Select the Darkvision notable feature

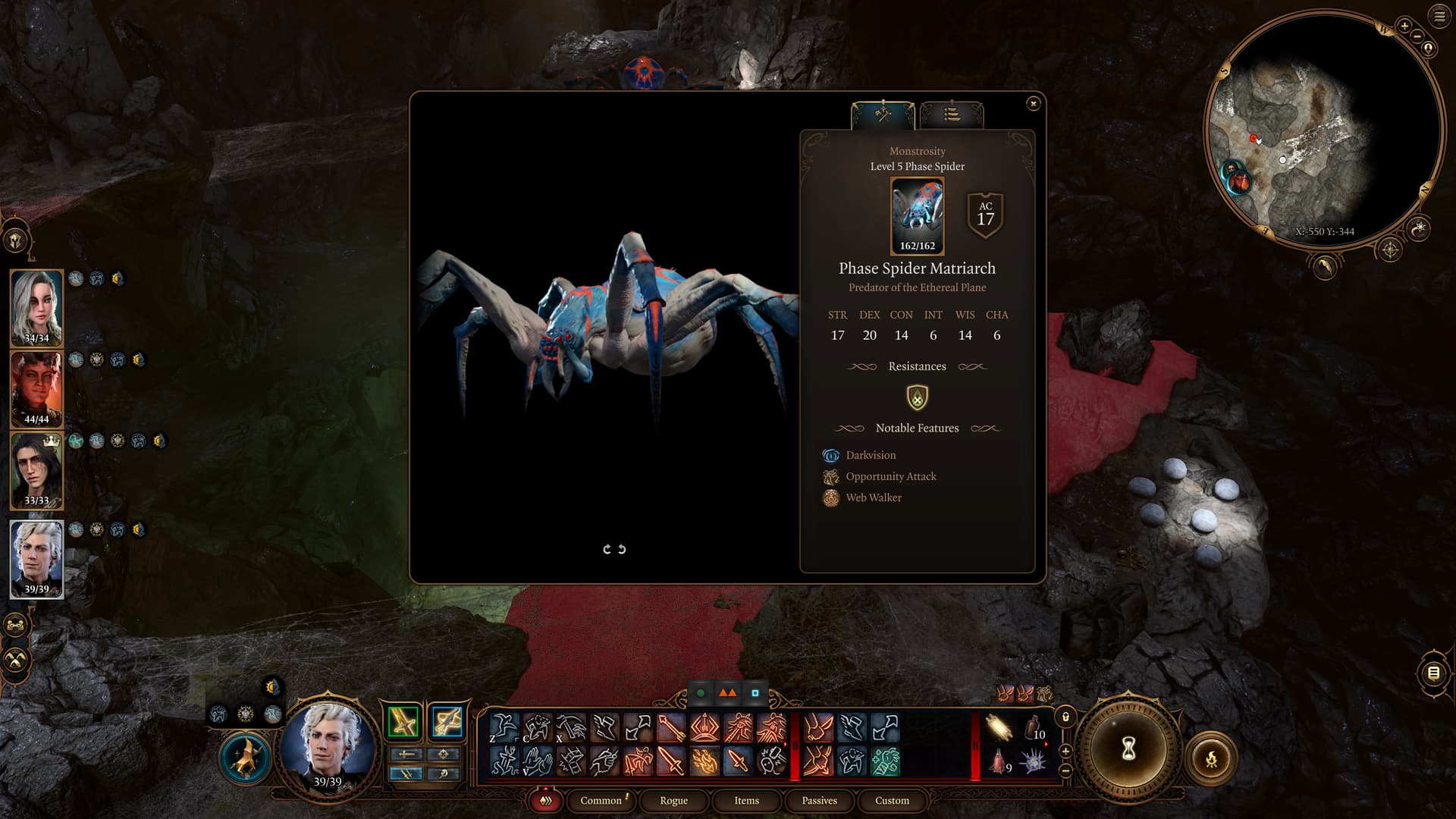coord(870,455)
